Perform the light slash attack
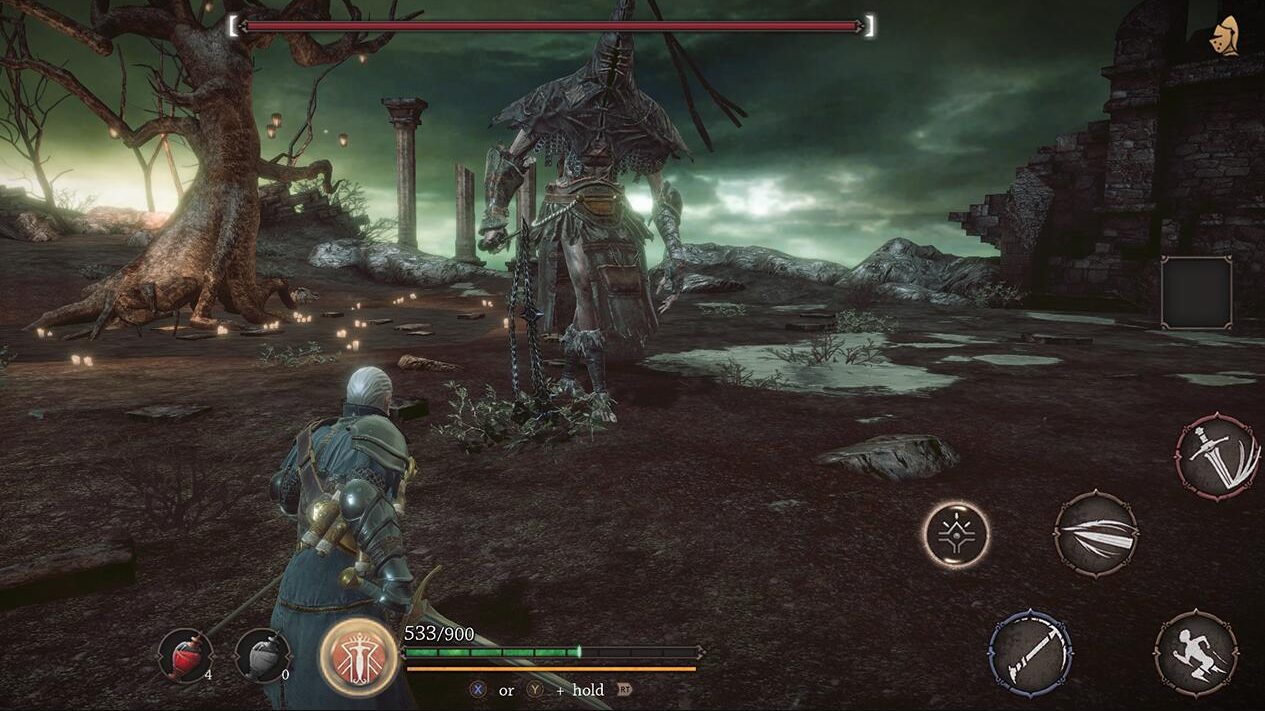1265x711 pixels. (x=1096, y=534)
